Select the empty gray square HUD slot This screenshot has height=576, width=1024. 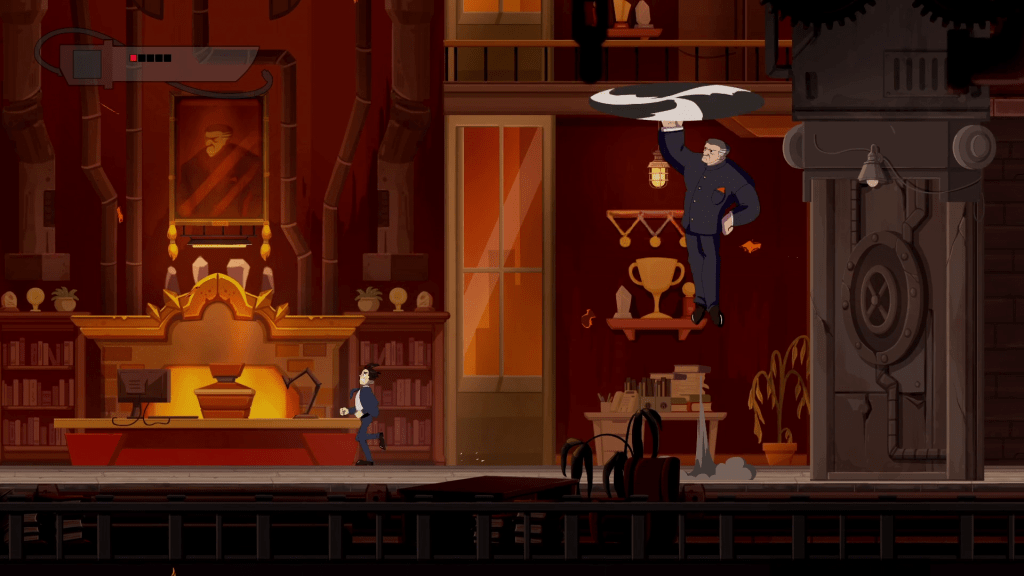pyautogui.click(x=88, y=65)
